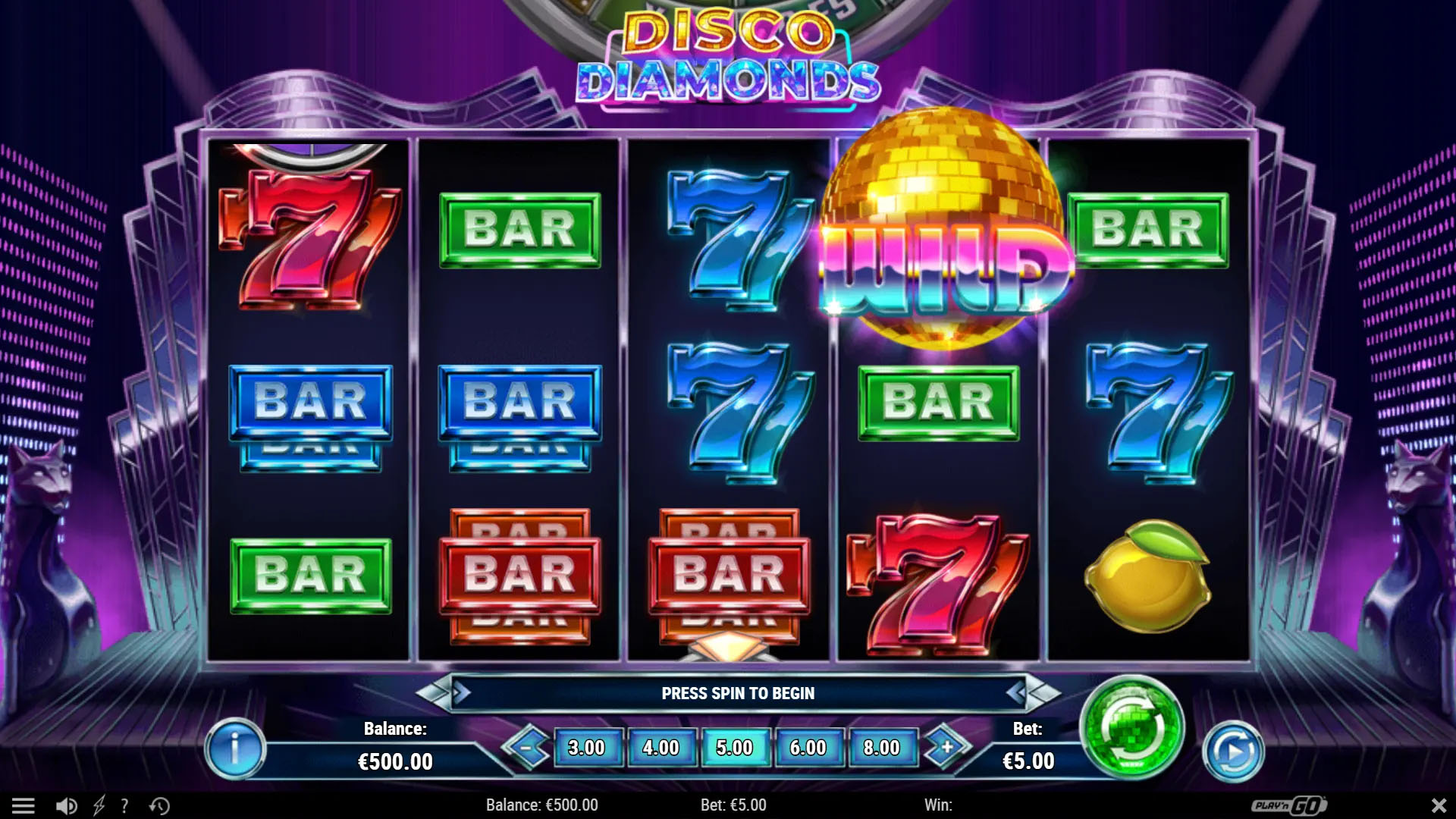Toggle the sound speaker icon

click(x=67, y=805)
